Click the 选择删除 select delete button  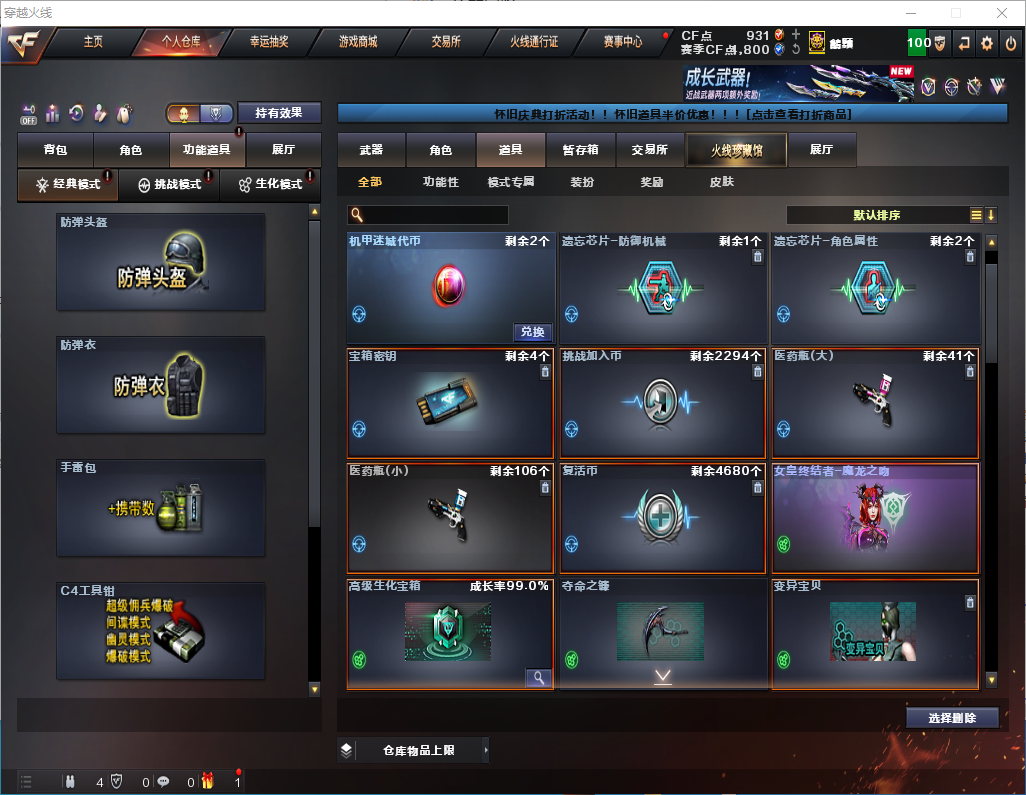tap(952, 718)
